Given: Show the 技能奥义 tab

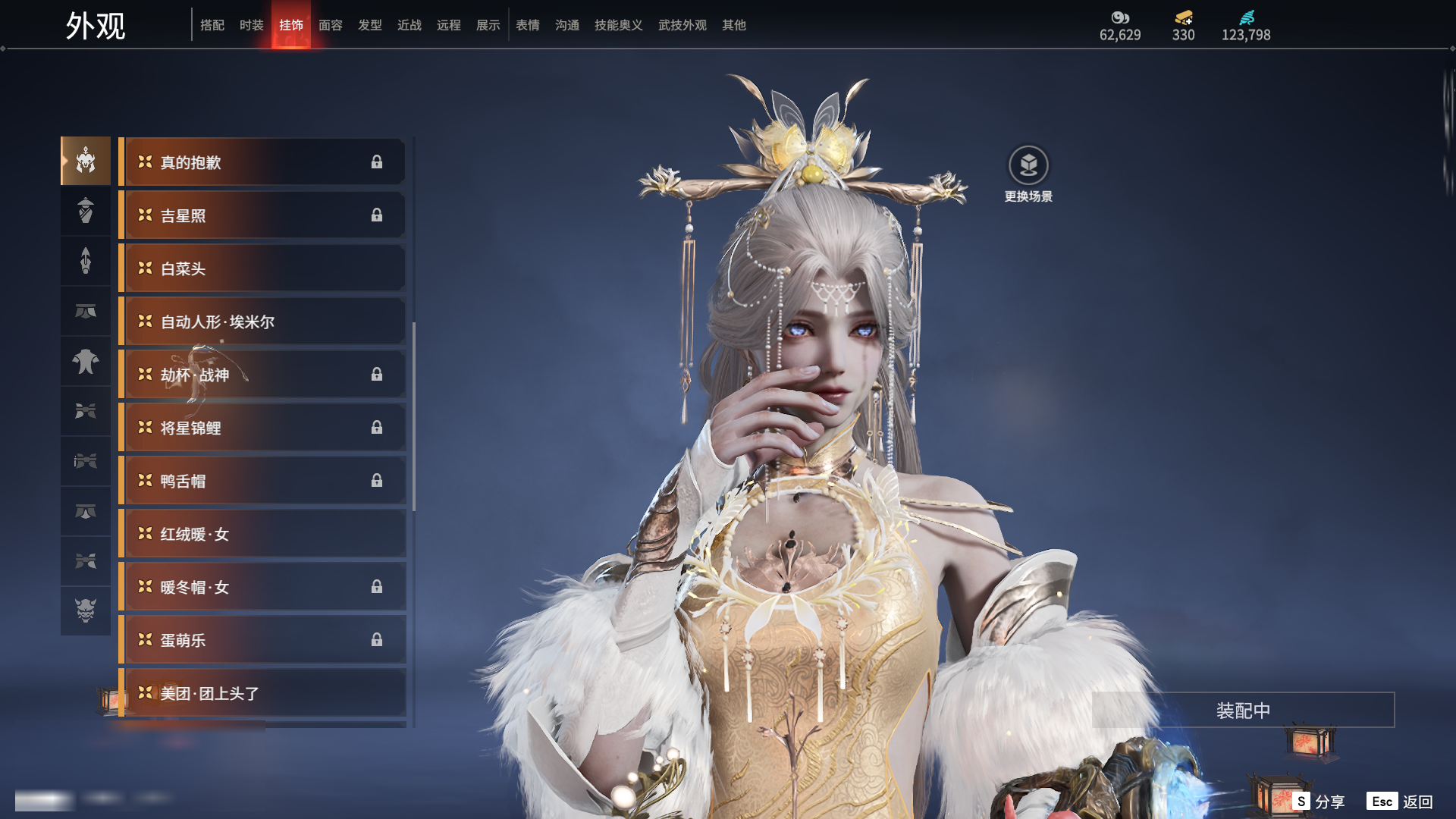Looking at the screenshot, I should tap(618, 25).
